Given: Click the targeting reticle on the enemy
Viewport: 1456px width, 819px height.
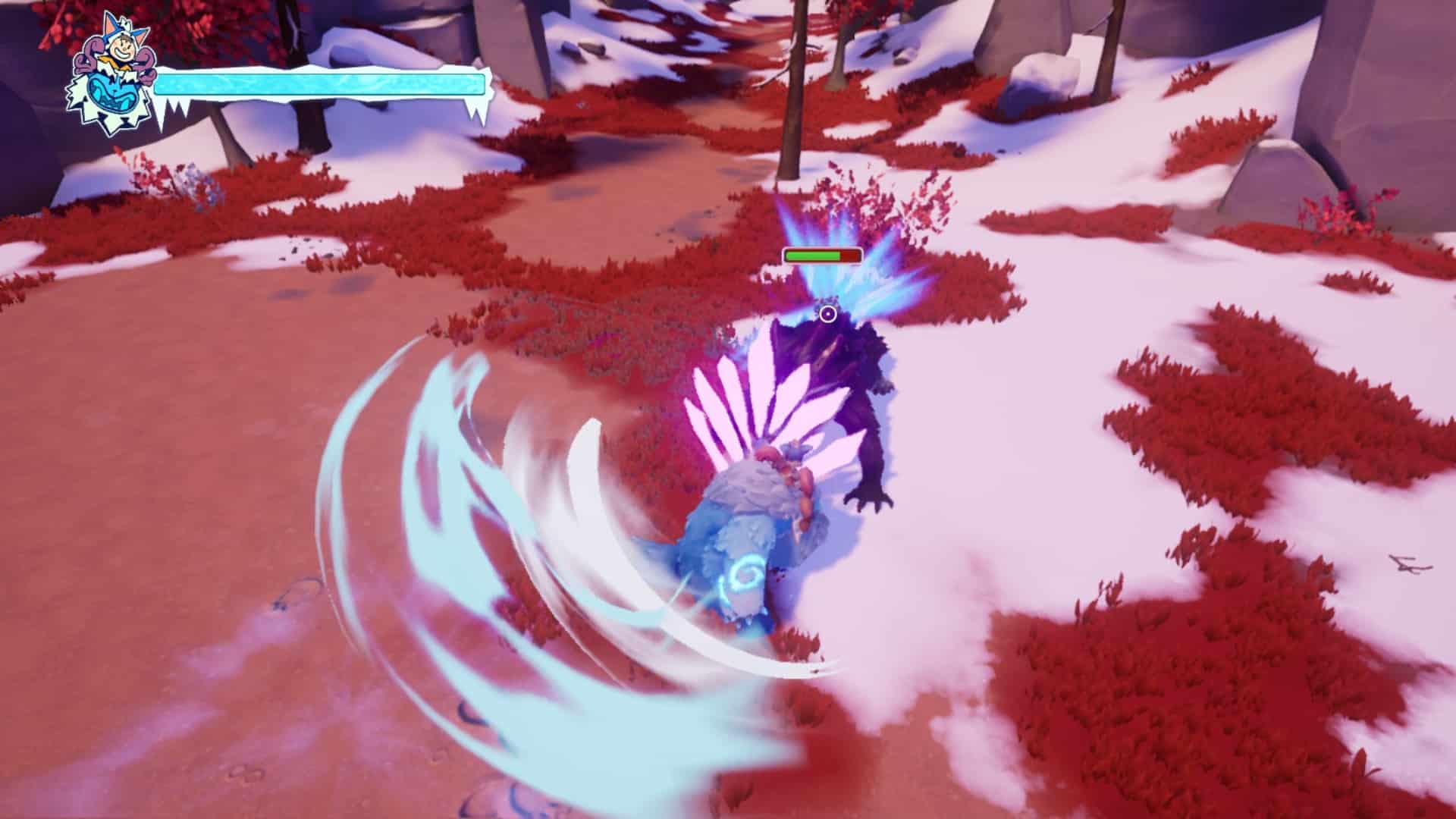Looking at the screenshot, I should [x=826, y=313].
